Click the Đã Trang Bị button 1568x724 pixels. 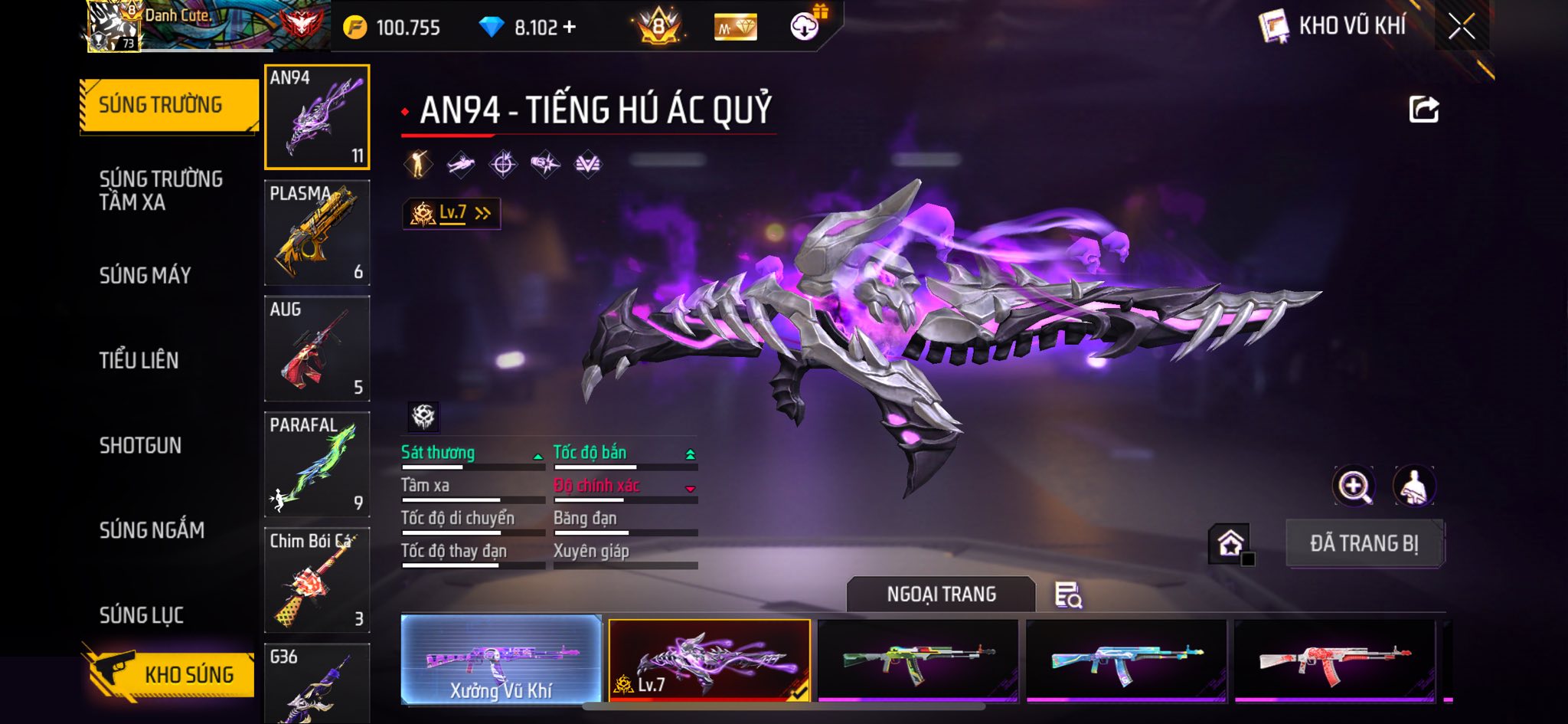1364,543
